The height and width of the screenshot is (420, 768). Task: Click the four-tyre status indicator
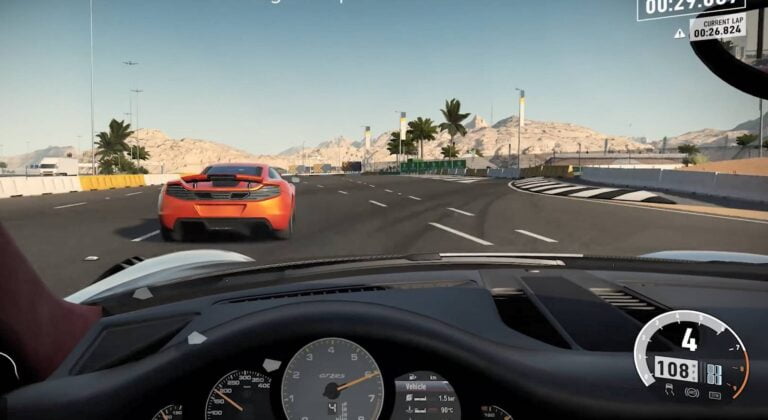tap(714, 374)
